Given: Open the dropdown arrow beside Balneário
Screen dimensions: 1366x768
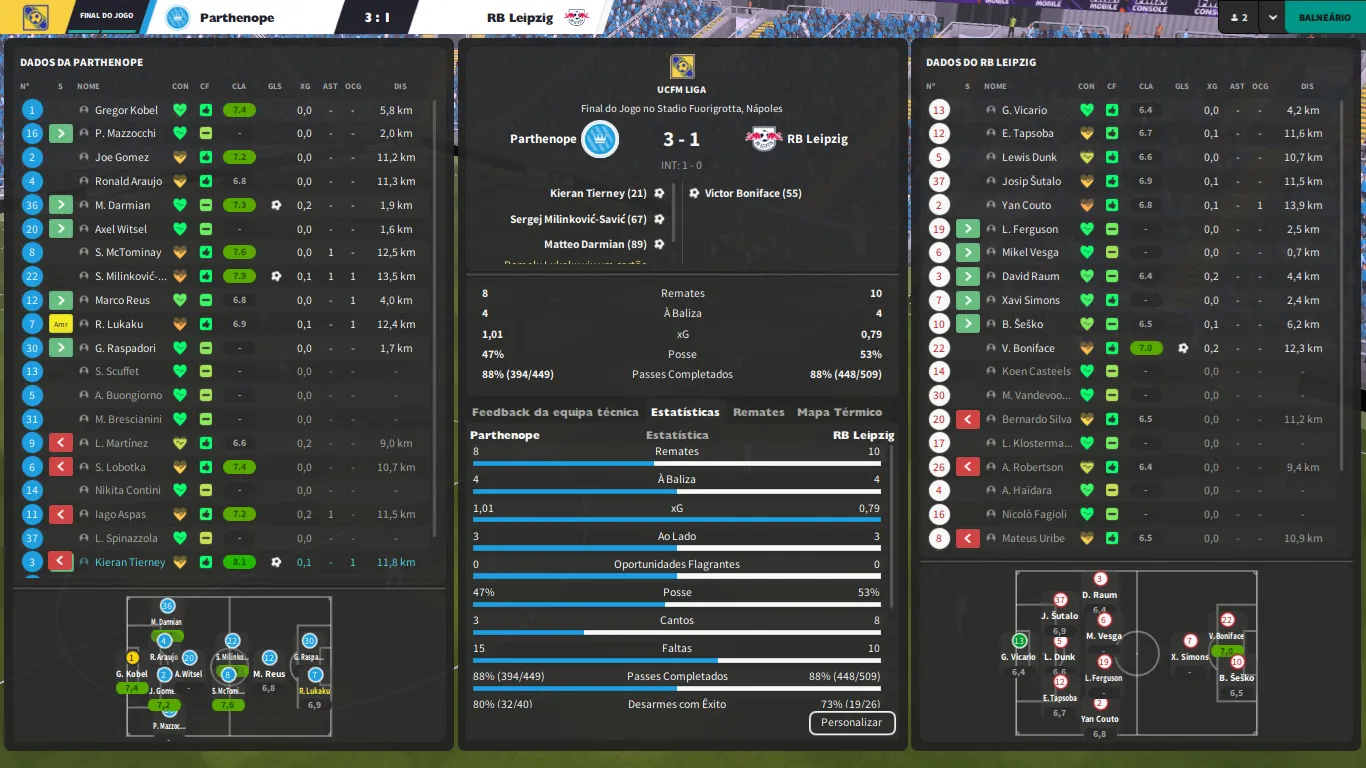Looking at the screenshot, I should tap(1272, 17).
